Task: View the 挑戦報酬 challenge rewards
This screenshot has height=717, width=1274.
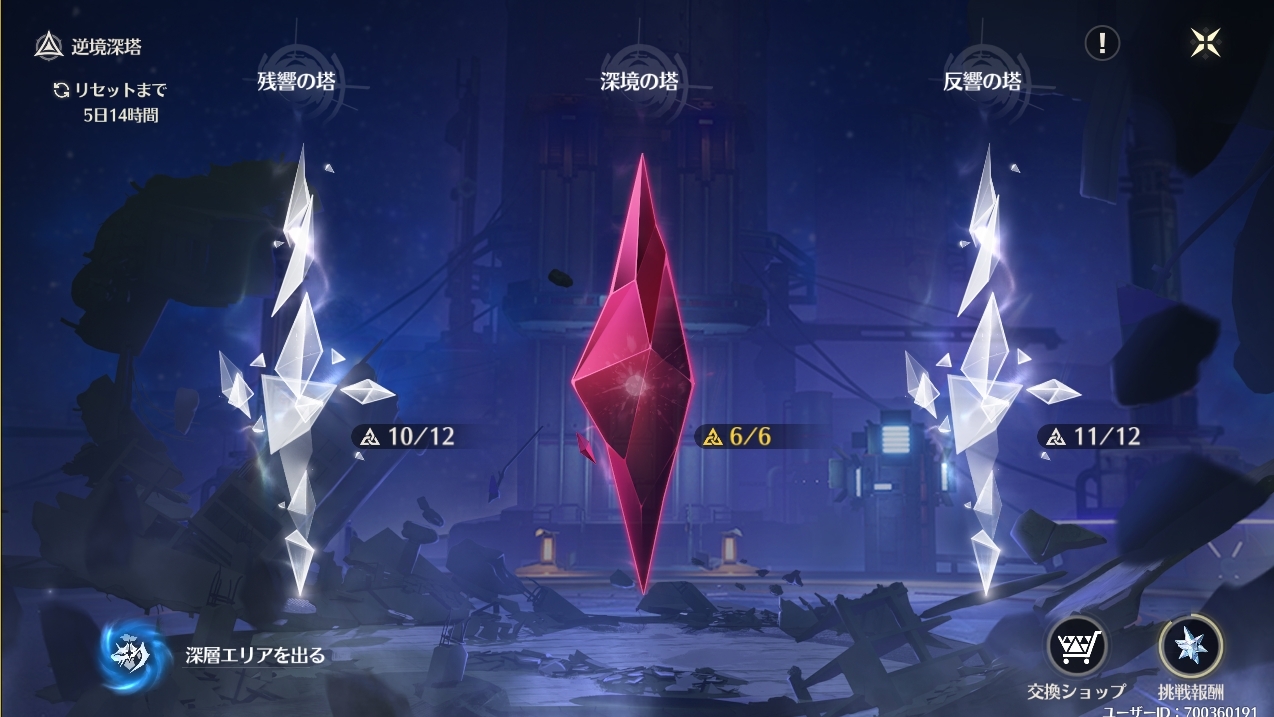Action: [1190, 647]
